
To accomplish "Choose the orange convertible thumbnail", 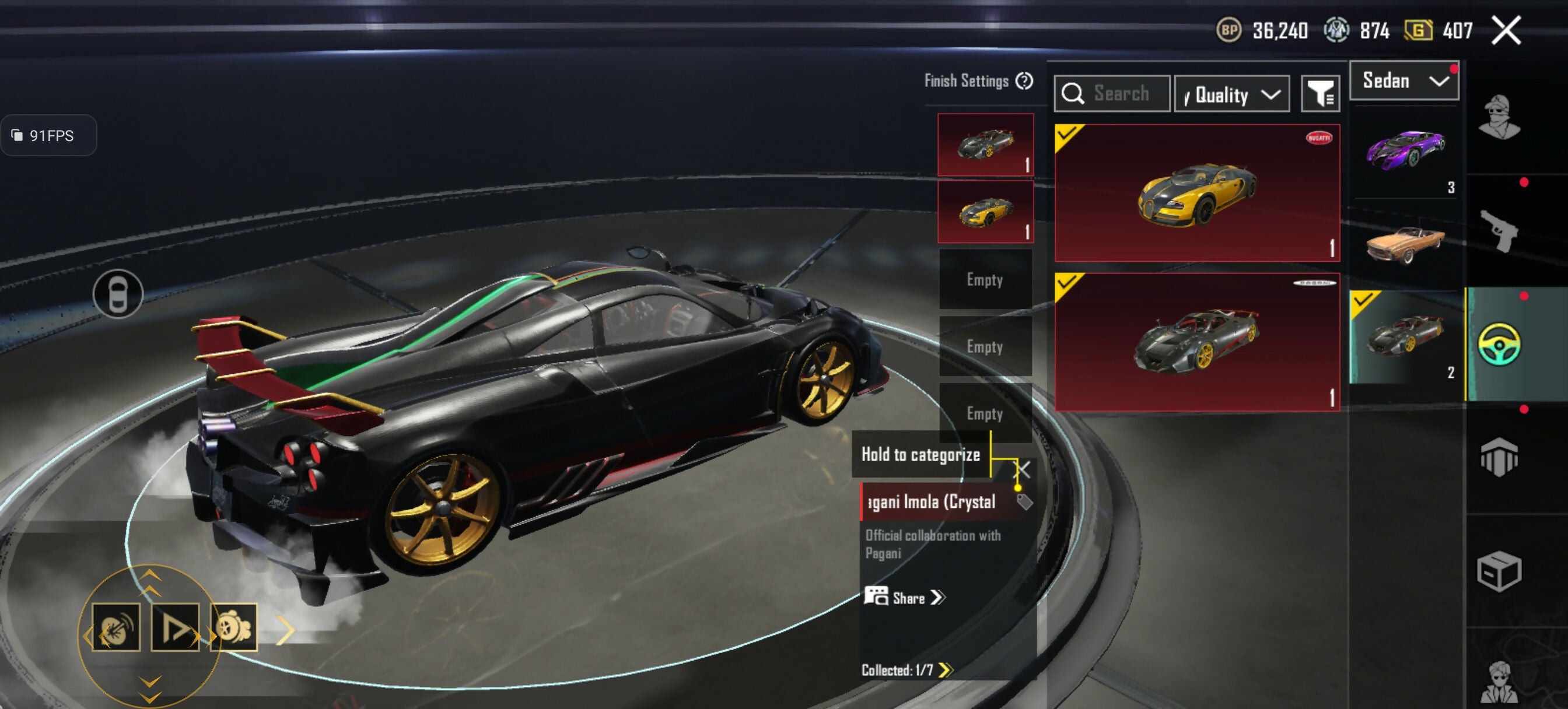I will pos(1403,245).
